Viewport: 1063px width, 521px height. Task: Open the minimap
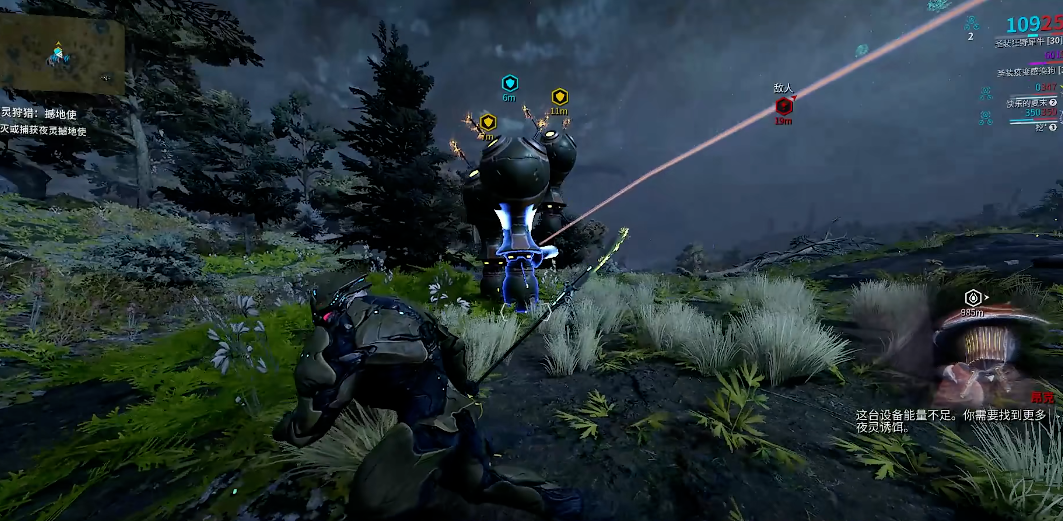pos(62,55)
